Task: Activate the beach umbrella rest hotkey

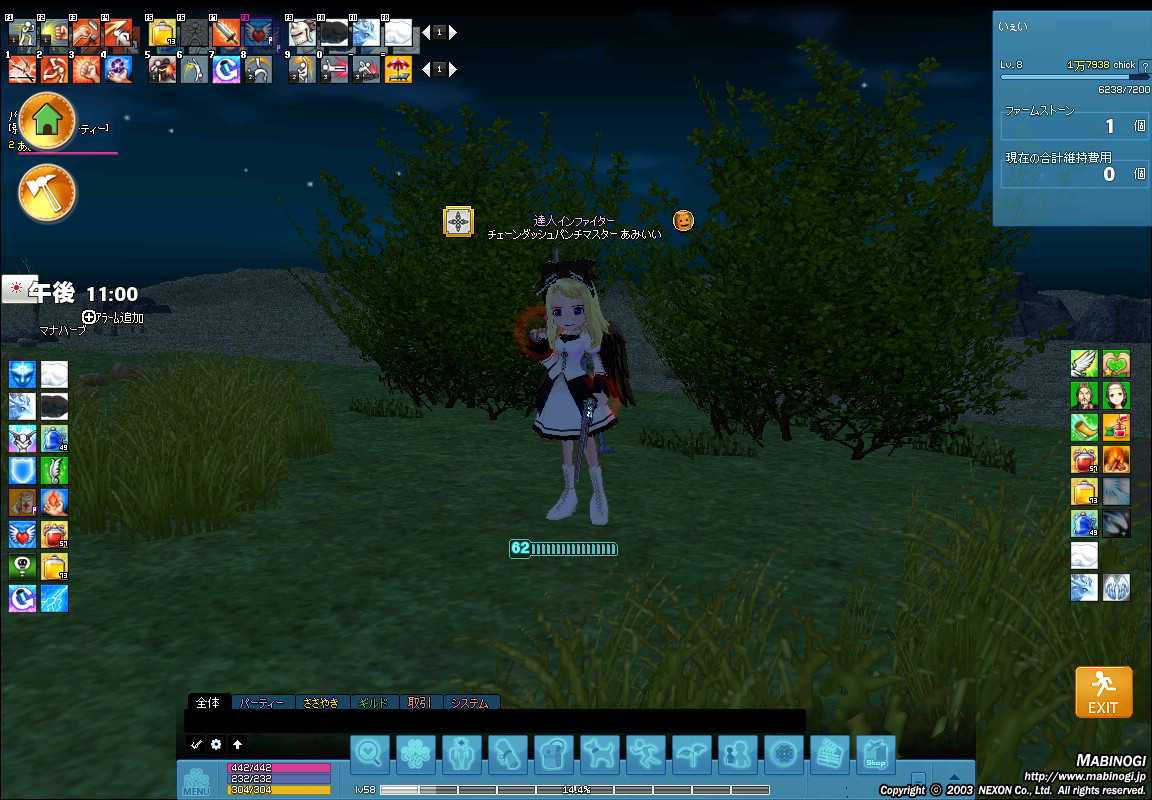Action: click(398, 69)
